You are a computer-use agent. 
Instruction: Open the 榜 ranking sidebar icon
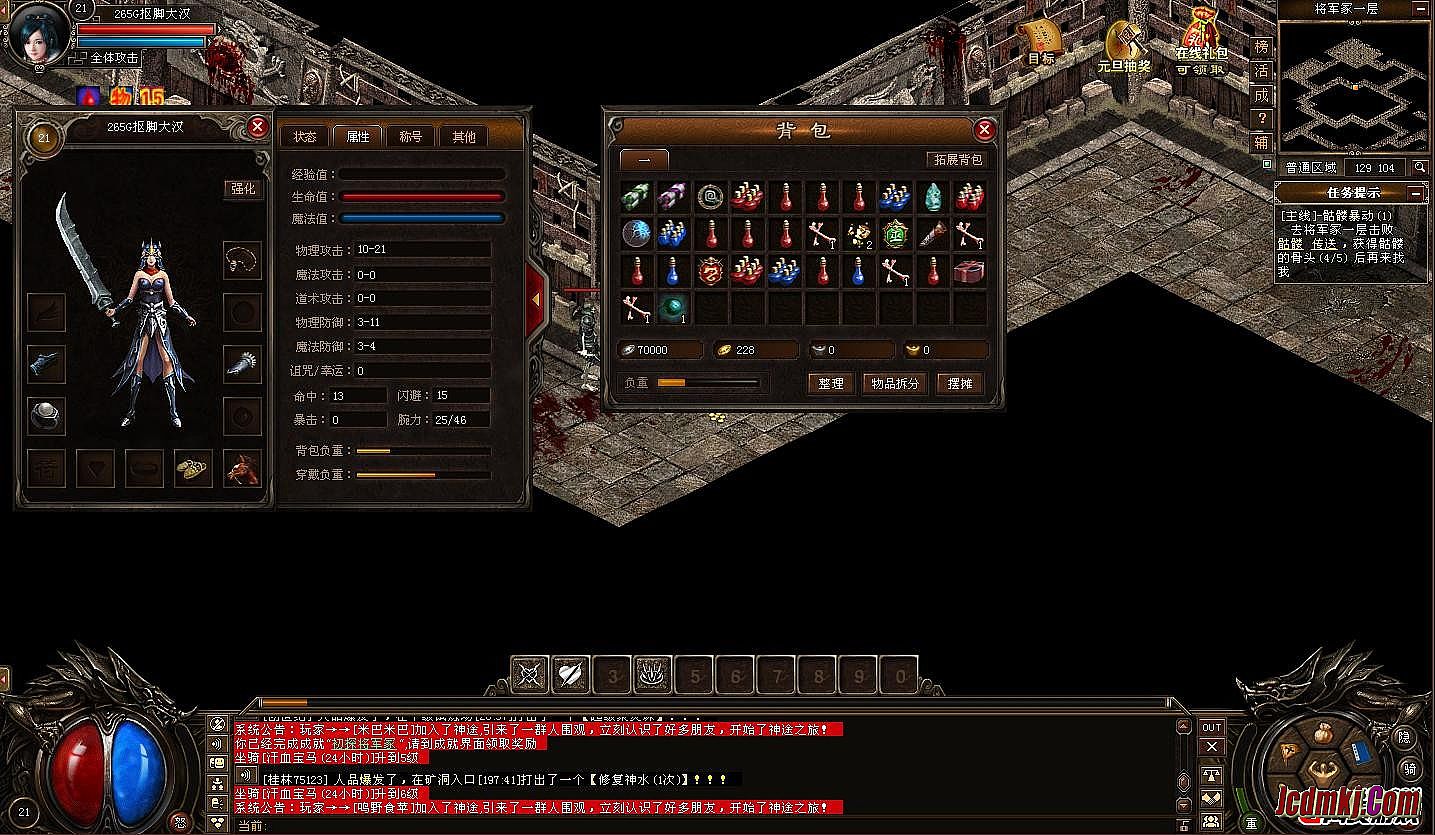1261,47
